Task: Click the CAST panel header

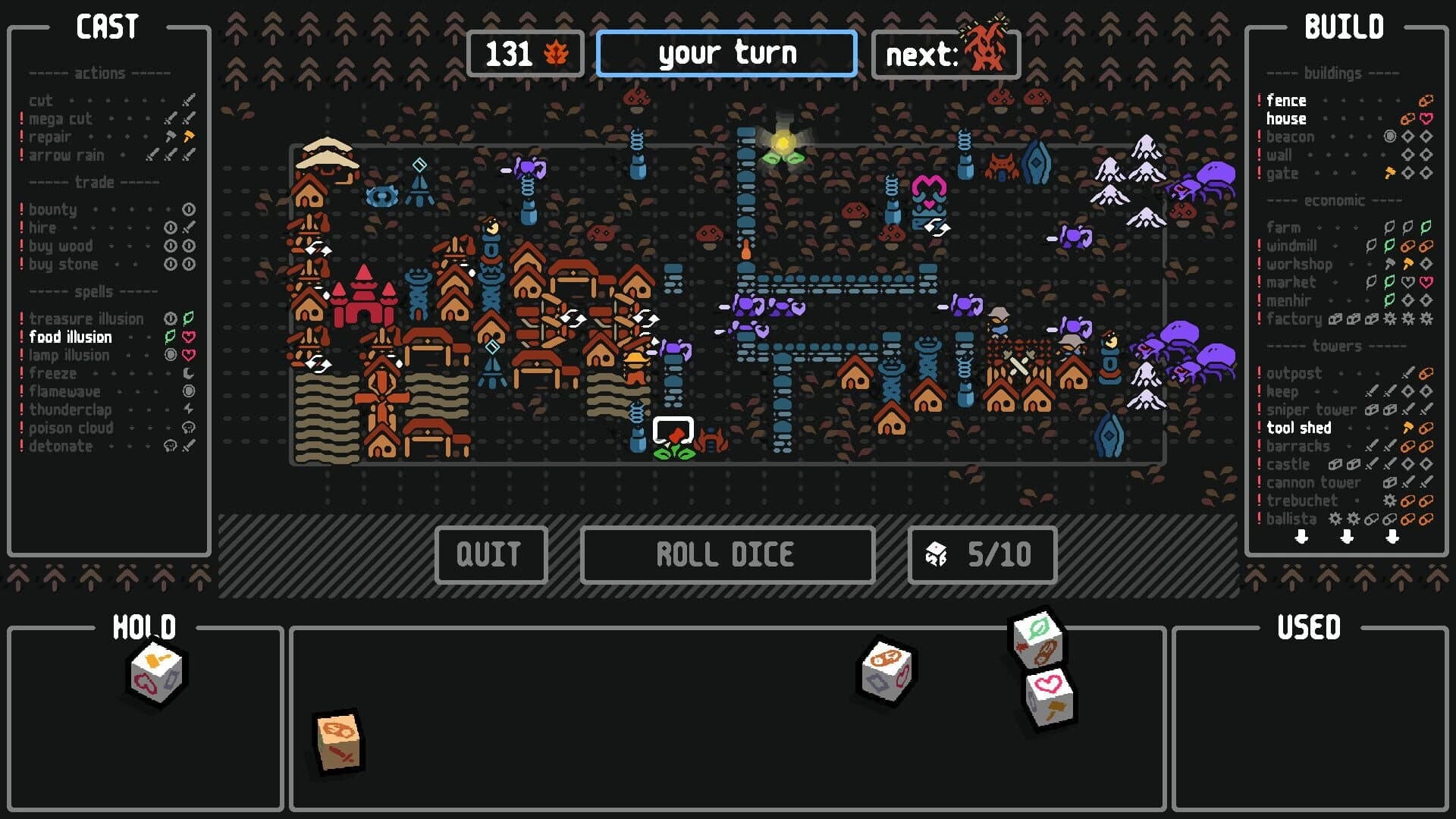Action: point(108,27)
